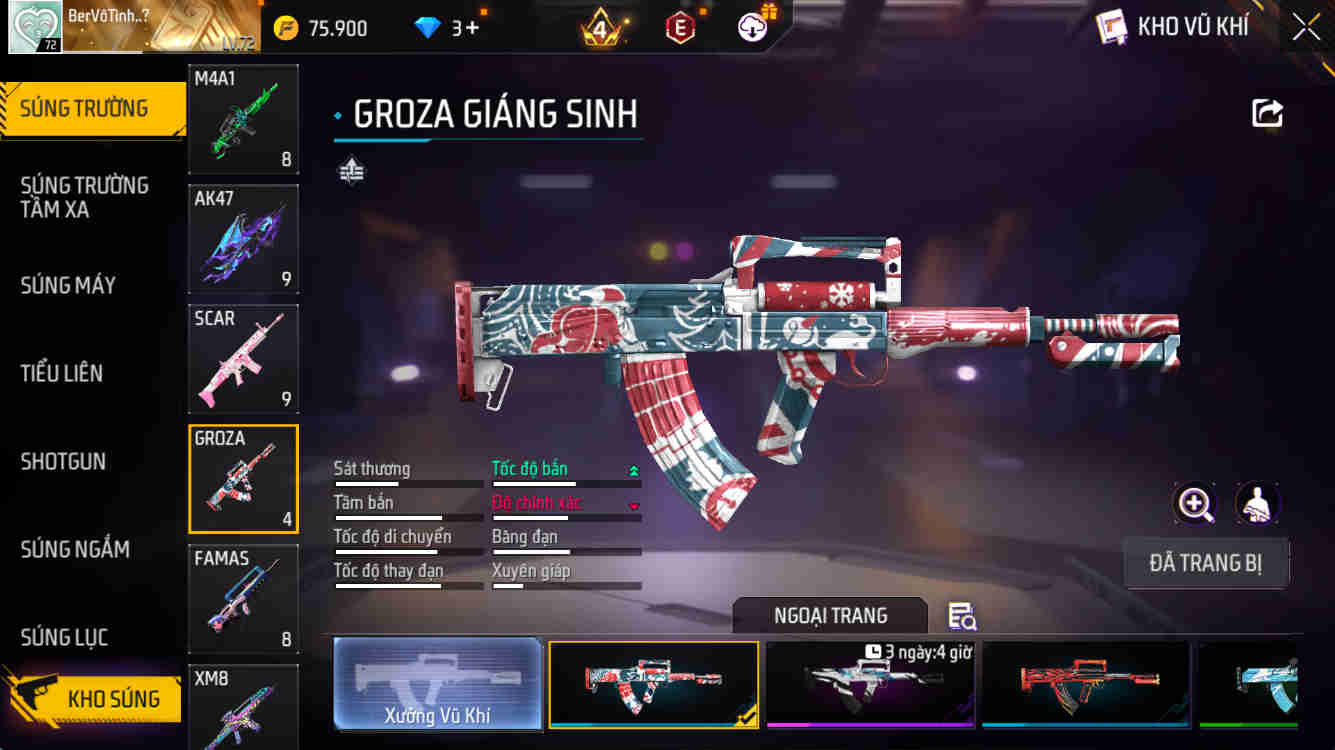
Task: Select the timed Groza skin thumbnail
Action: tap(870, 684)
